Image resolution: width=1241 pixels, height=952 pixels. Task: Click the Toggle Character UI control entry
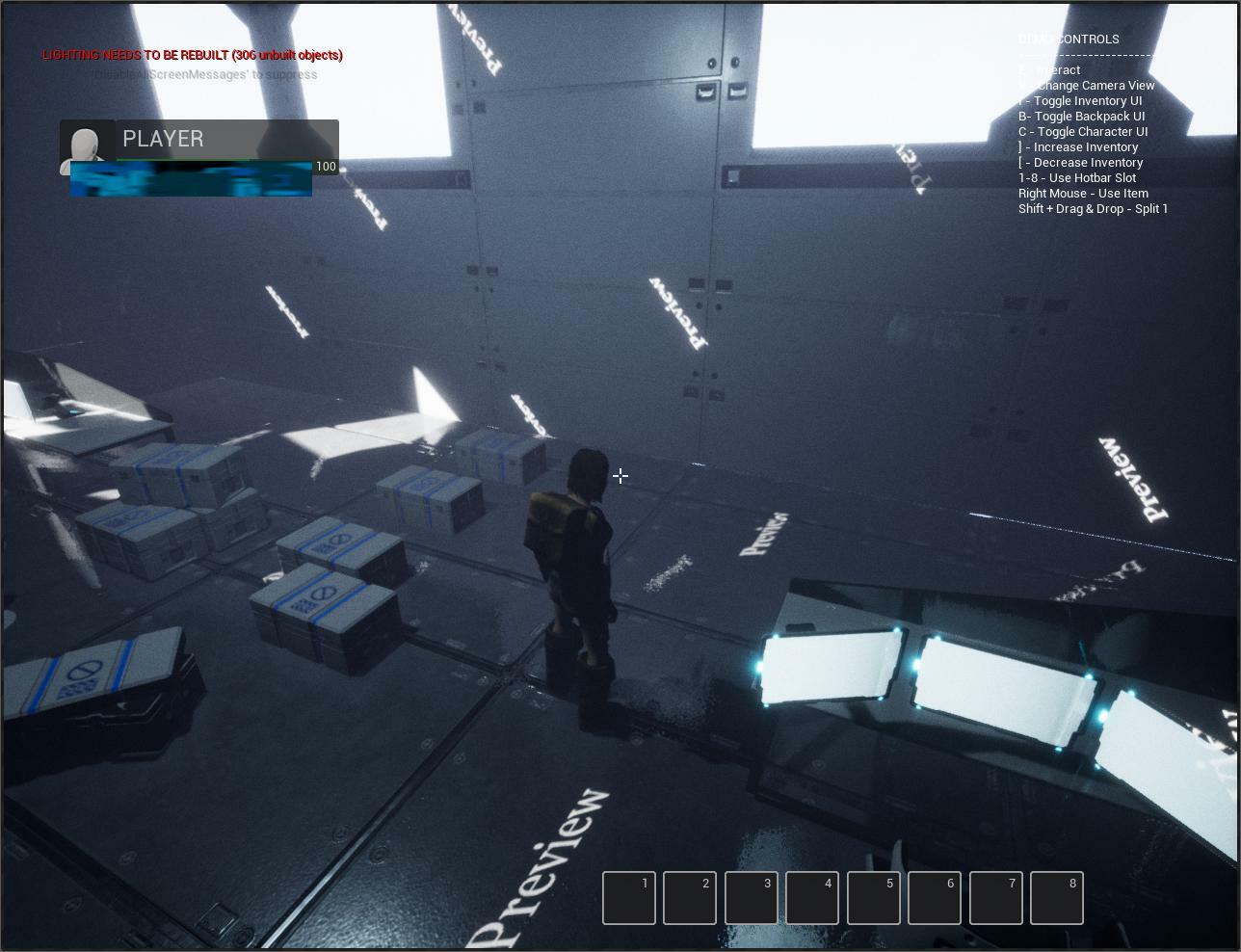pyautogui.click(x=1083, y=131)
